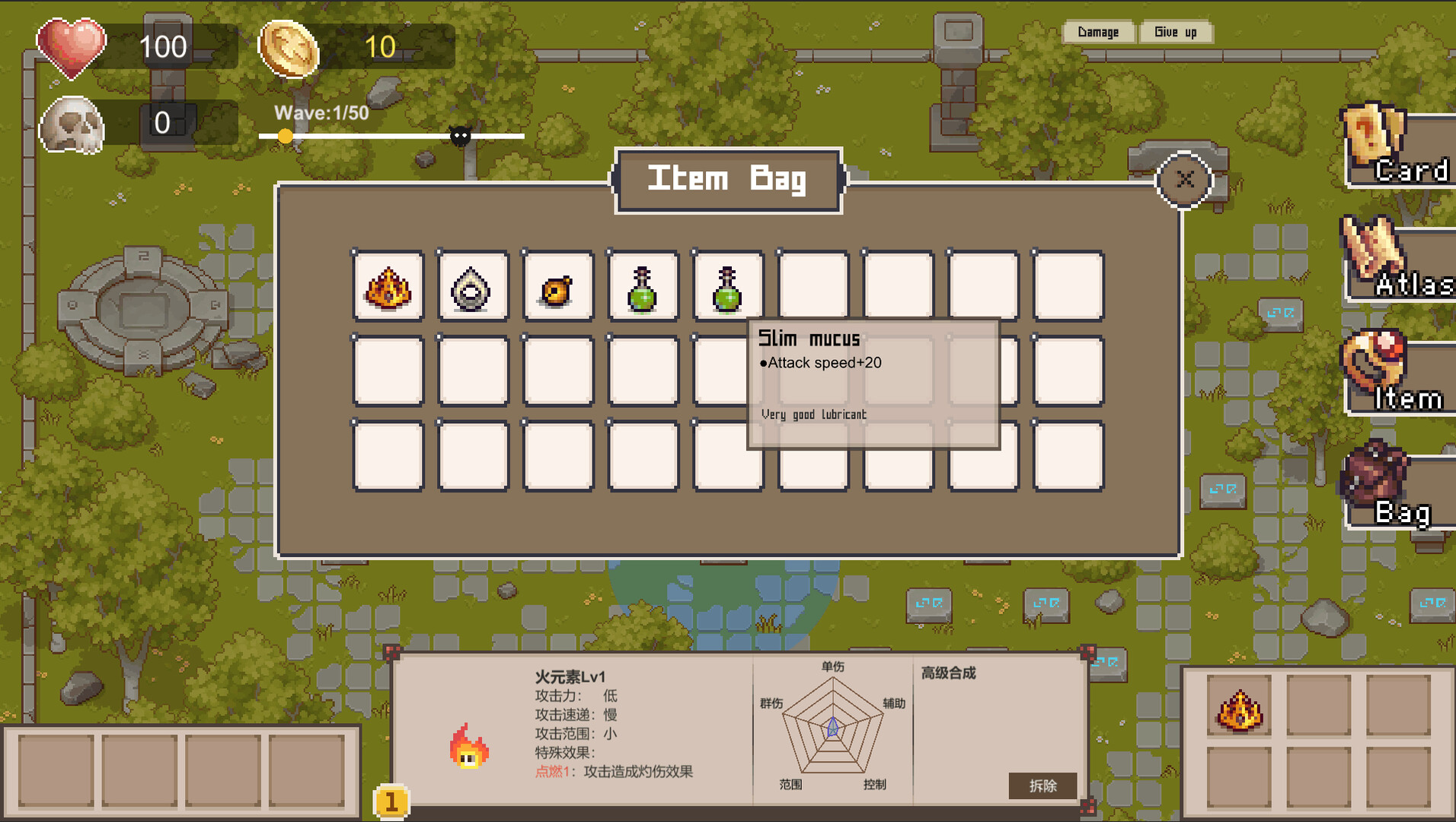Viewport: 1456px width, 822px height.
Task: Select the golden amulet item
Action: pyautogui.click(x=558, y=288)
